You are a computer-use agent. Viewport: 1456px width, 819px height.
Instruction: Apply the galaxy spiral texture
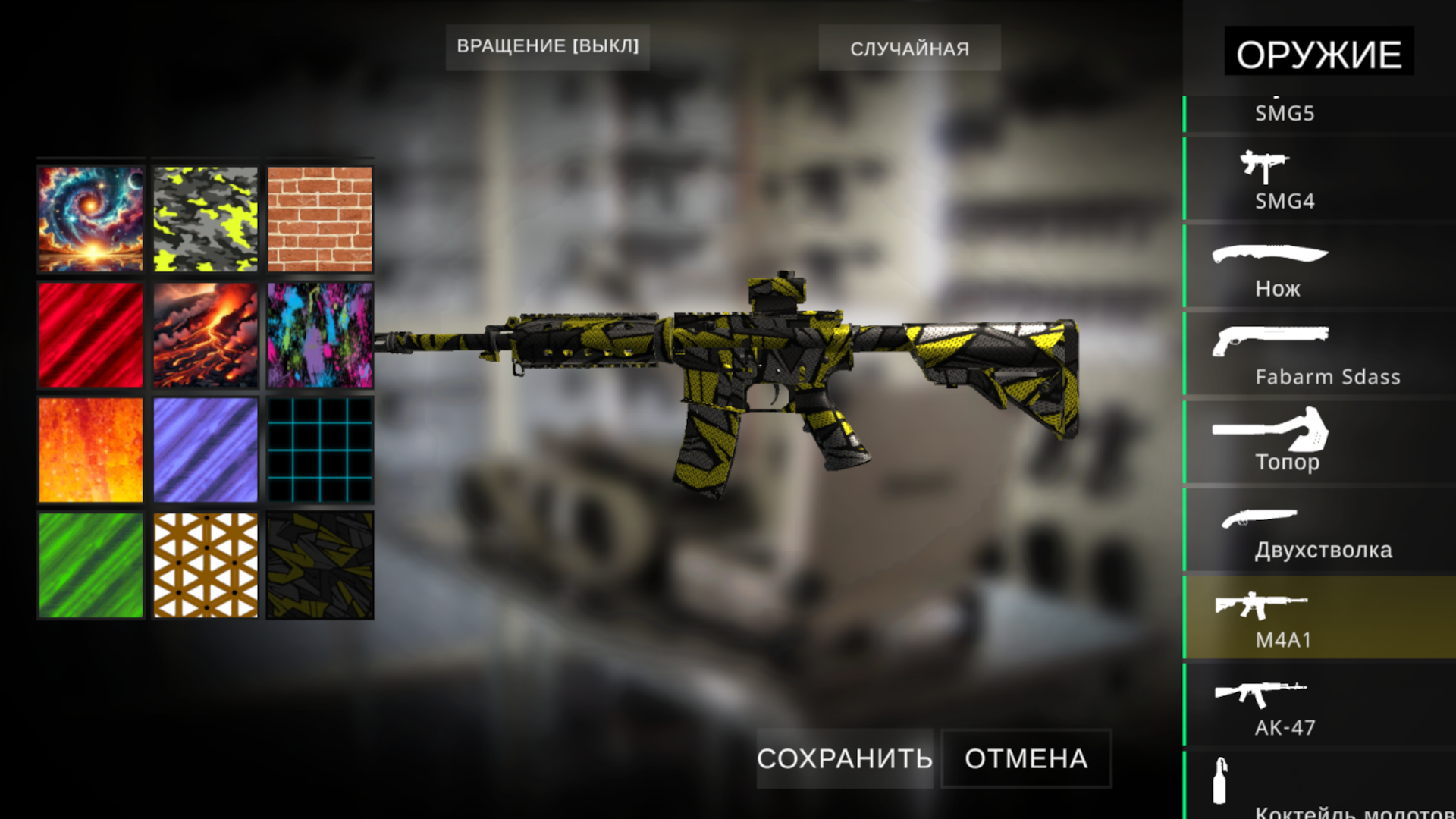pyautogui.click(x=90, y=219)
